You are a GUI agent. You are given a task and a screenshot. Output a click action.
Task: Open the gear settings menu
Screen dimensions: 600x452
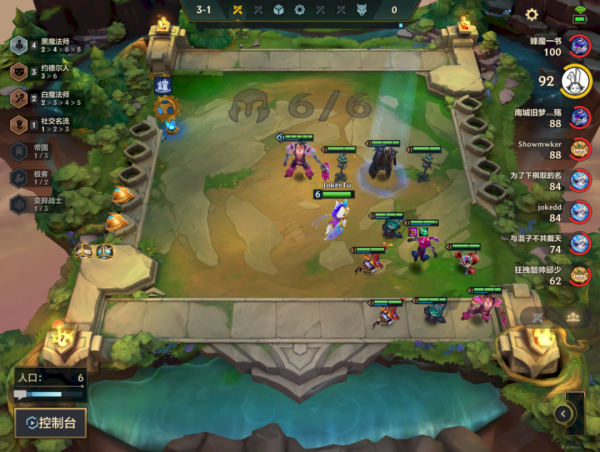point(532,14)
